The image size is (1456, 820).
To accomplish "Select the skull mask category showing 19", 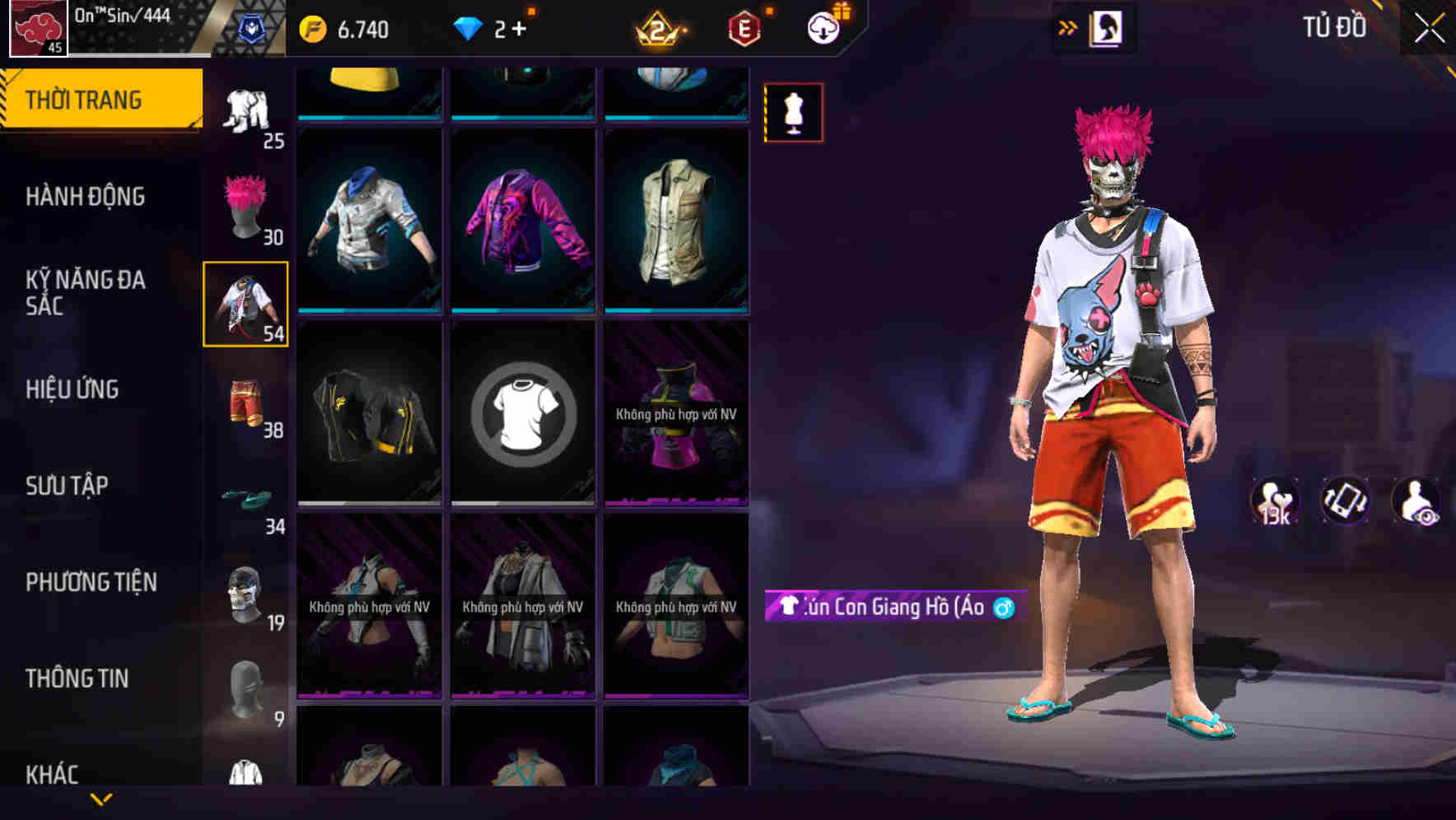I will tap(245, 589).
